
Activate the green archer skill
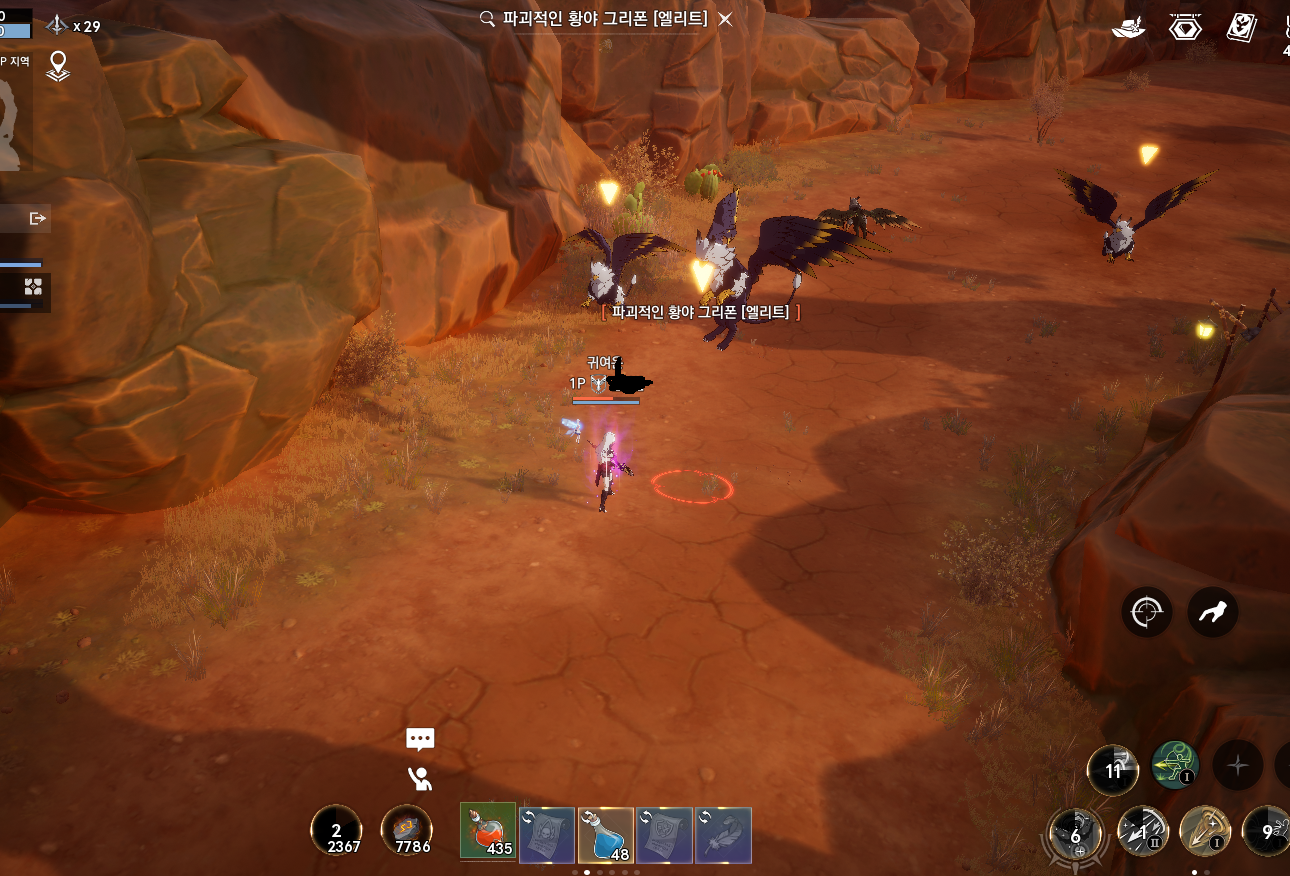[1176, 766]
